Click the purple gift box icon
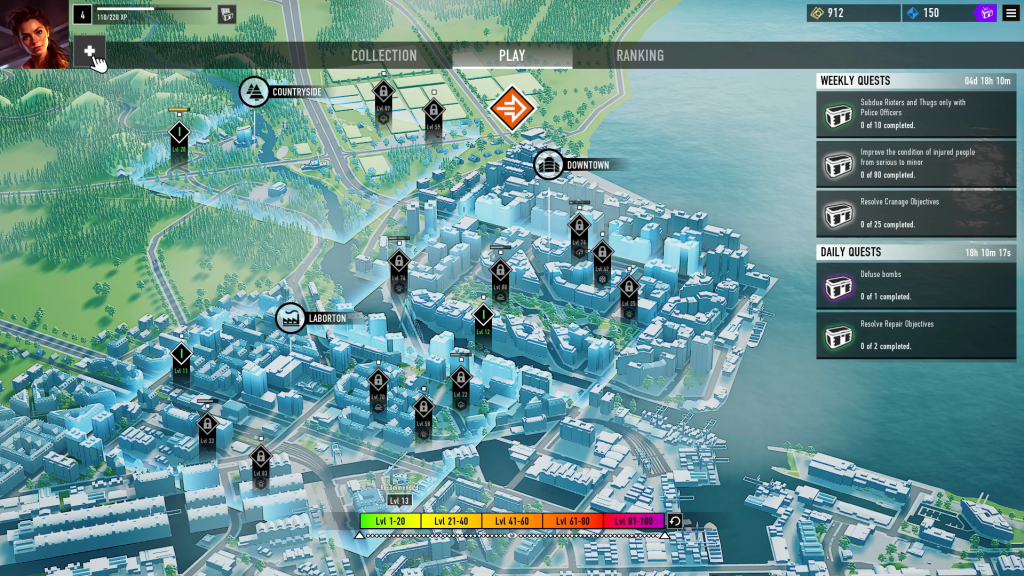The height and width of the screenshot is (576, 1024). 985,13
